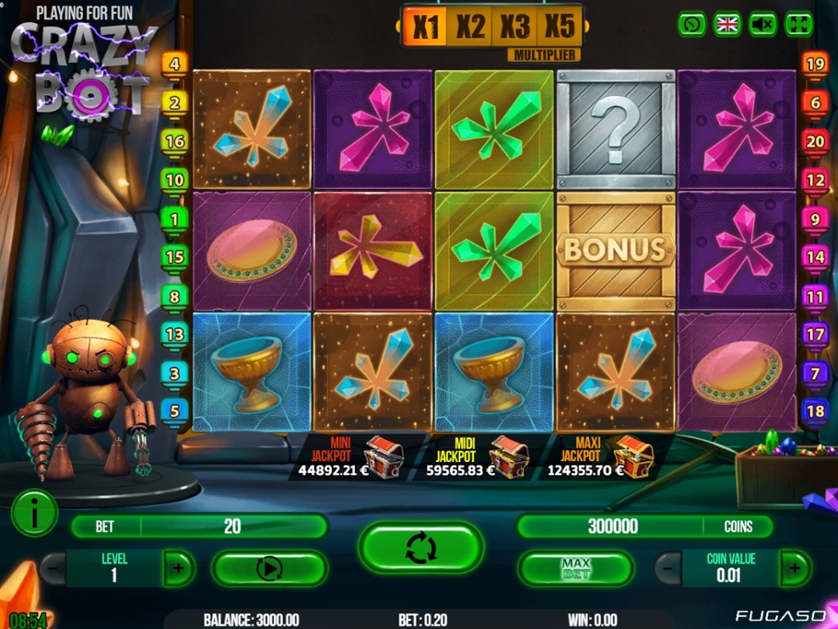Image resolution: width=838 pixels, height=629 pixels.
Task: Toggle the muted sound icon
Action: 763,24
